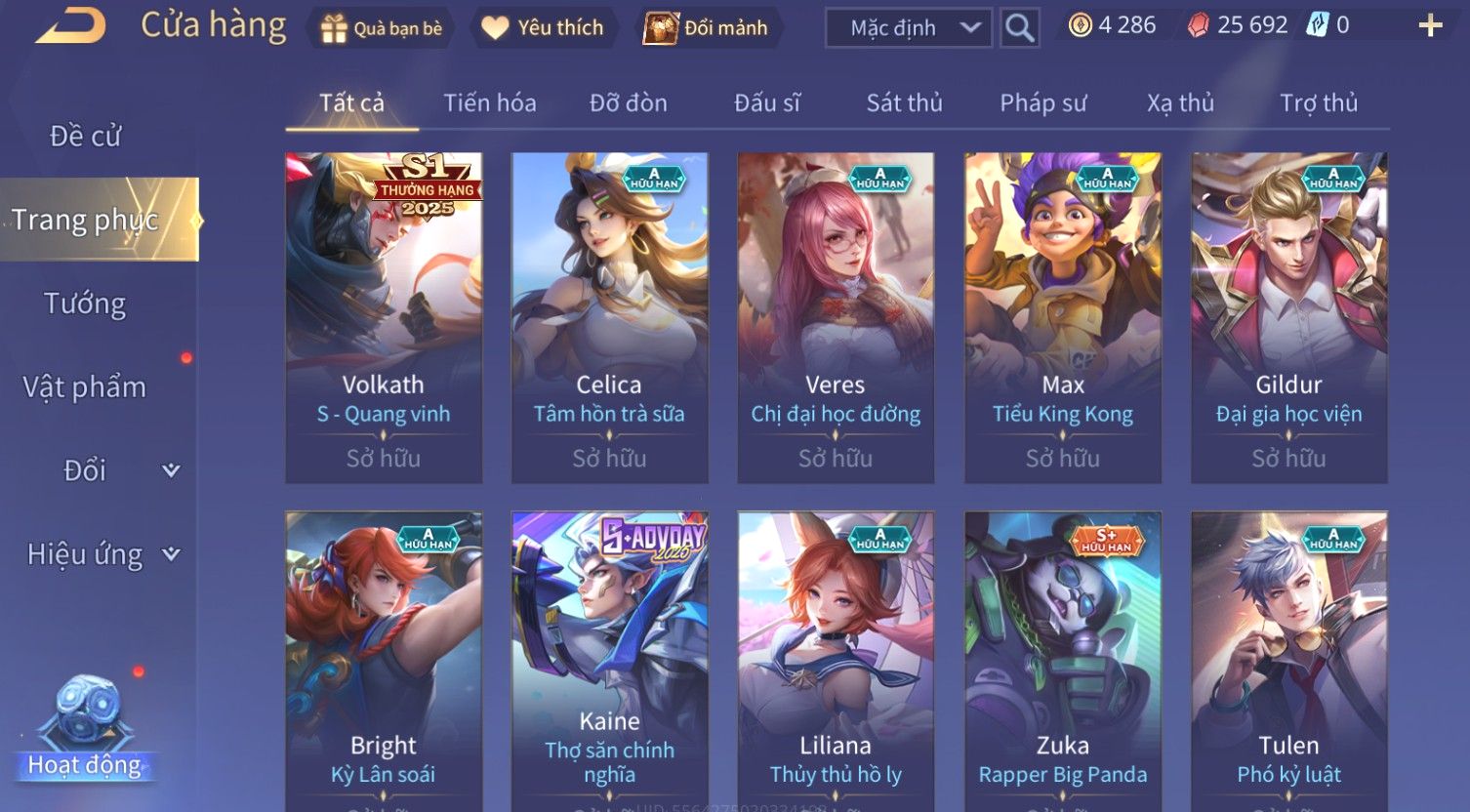Screen dimensions: 1470x812
Task: Switch to the Tiến hóa tab
Action: pyautogui.click(x=490, y=102)
